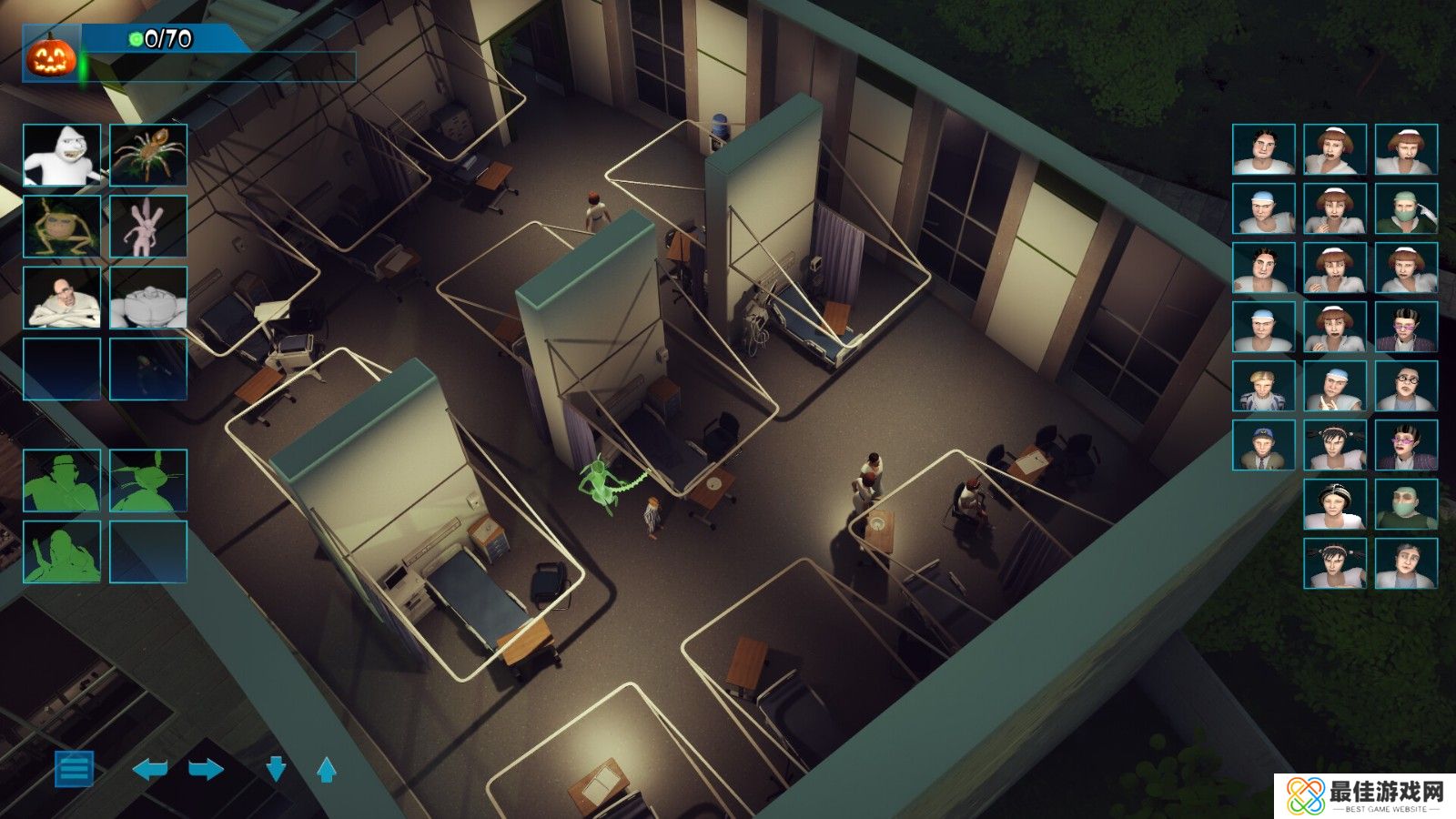1456x819 pixels.
Task: Click the right-pointing arrow button
Action: coord(206,770)
